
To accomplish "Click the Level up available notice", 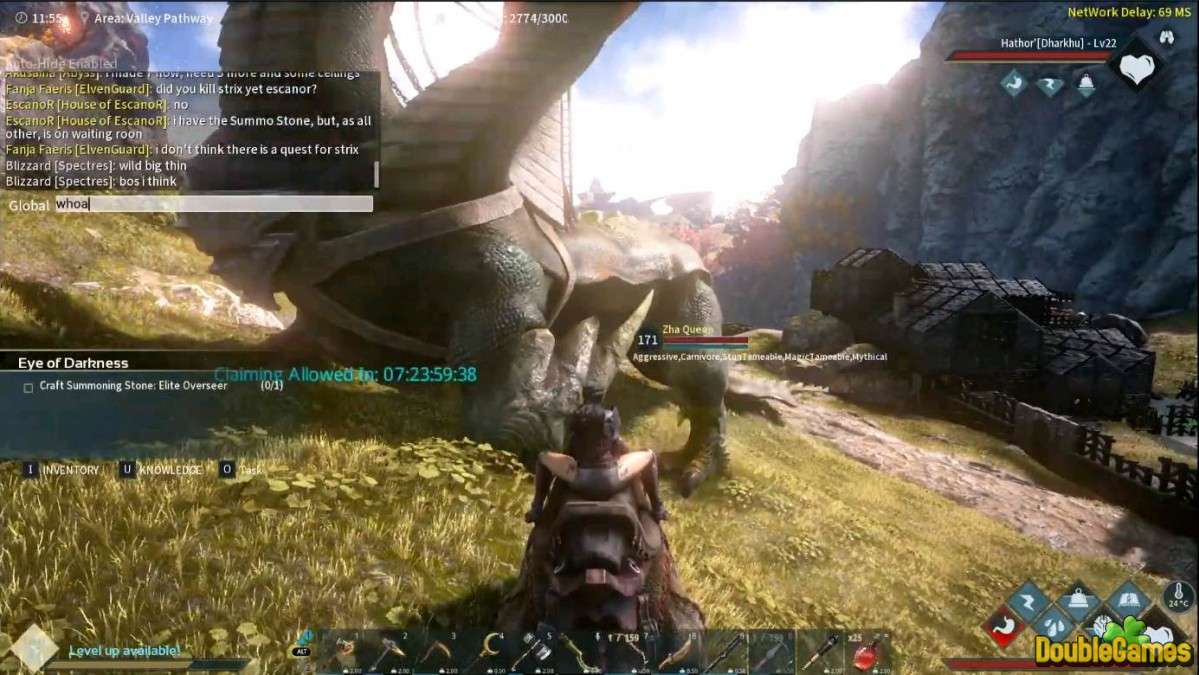I will coord(124,651).
